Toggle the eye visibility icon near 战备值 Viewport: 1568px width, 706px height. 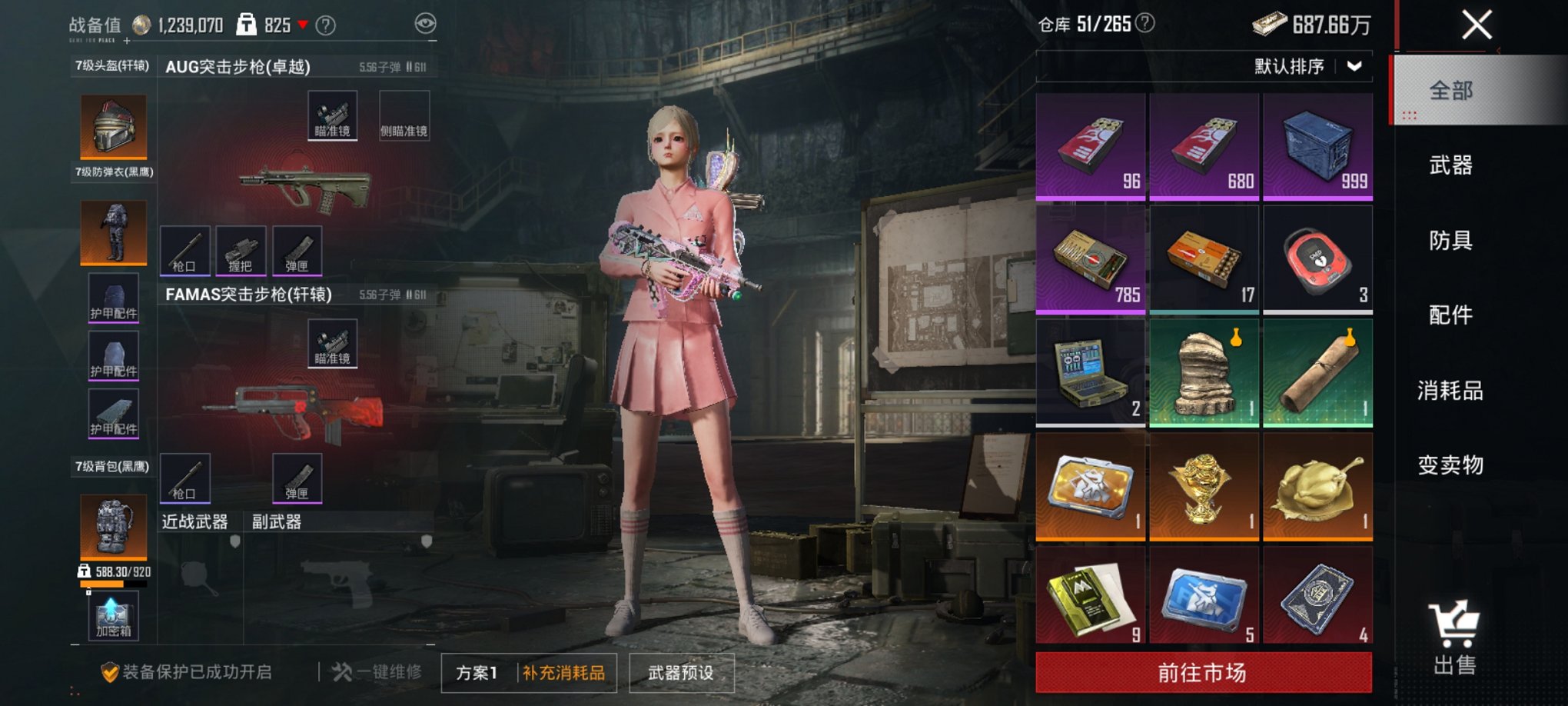420,23
